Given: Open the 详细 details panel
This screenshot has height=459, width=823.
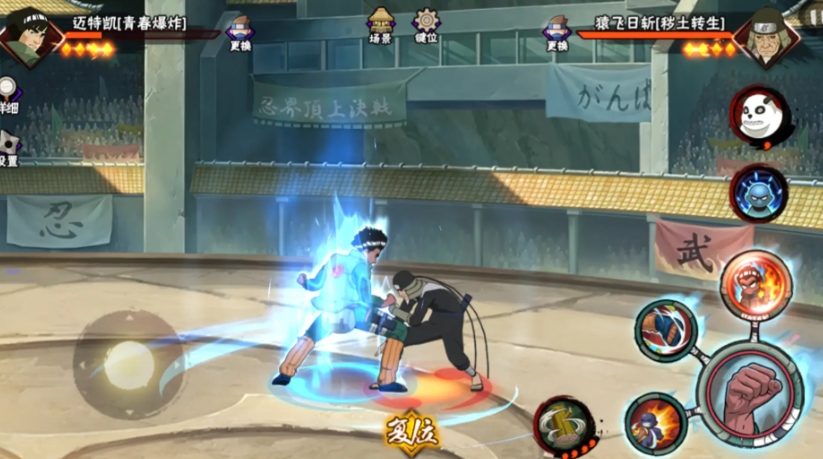Looking at the screenshot, I should coord(9,96).
